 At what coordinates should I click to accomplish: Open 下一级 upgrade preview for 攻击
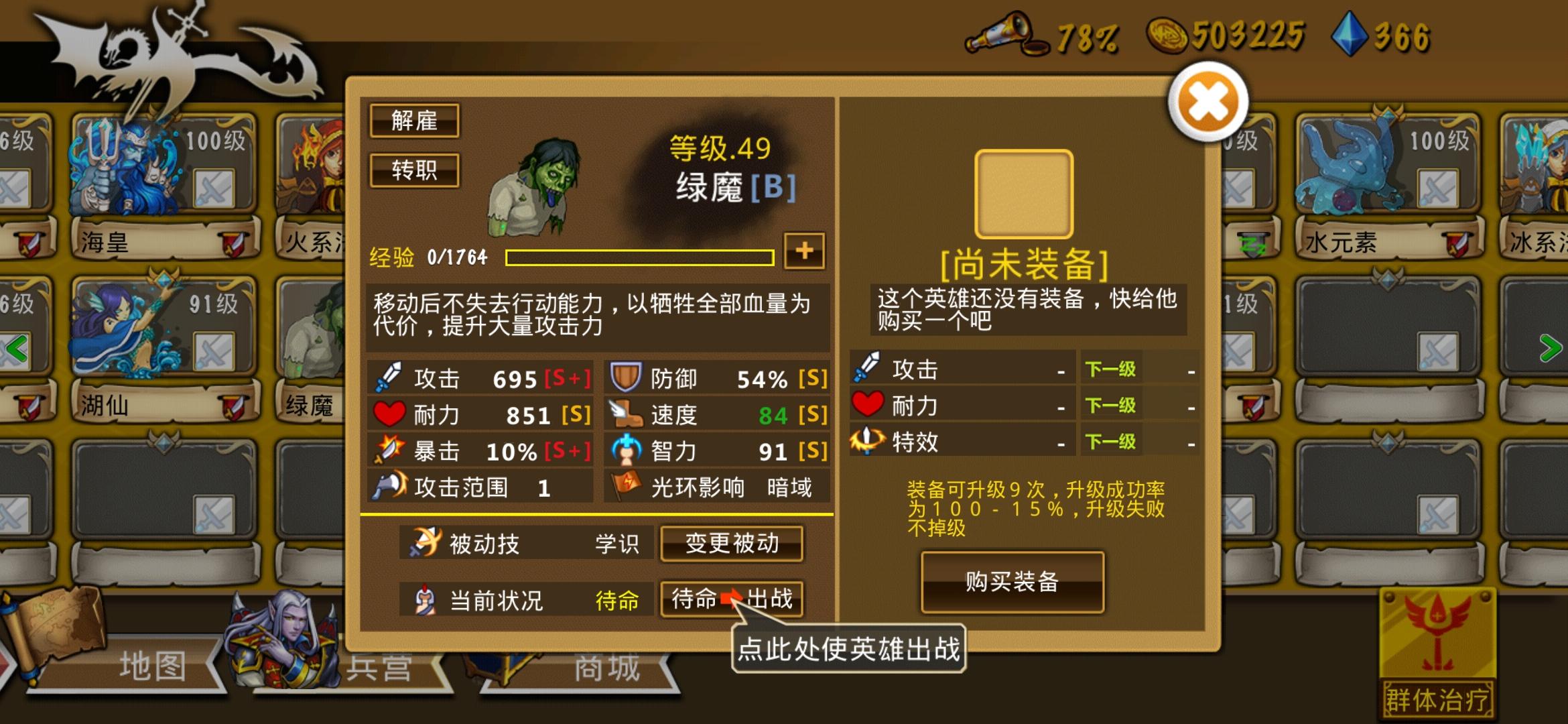[1109, 368]
